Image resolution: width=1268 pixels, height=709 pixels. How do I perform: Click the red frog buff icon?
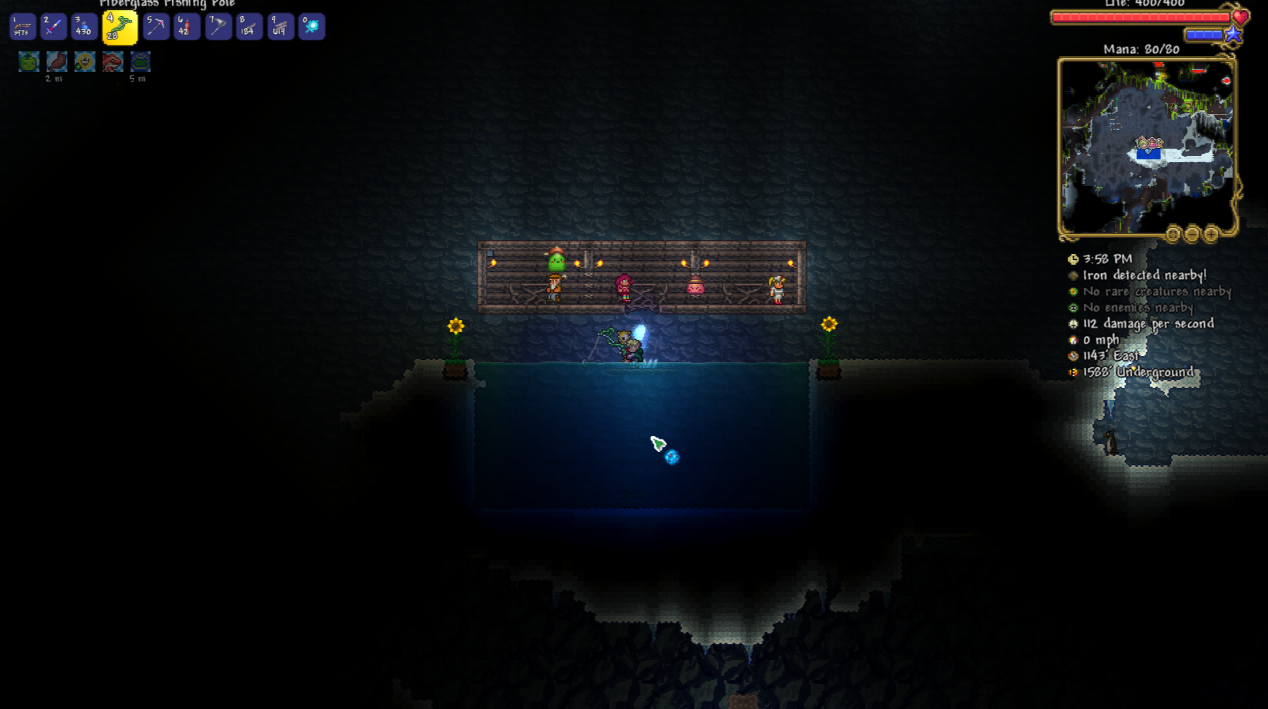pos(113,62)
